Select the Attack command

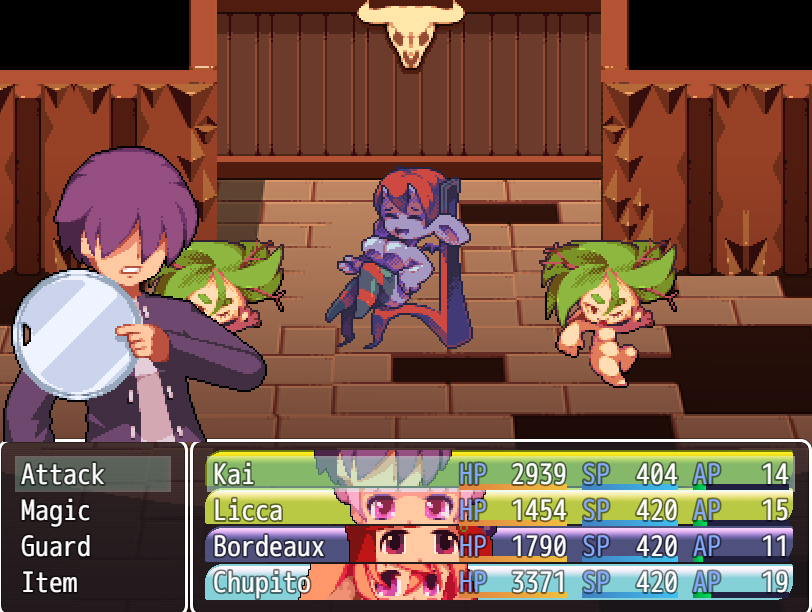[x=92, y=474]
